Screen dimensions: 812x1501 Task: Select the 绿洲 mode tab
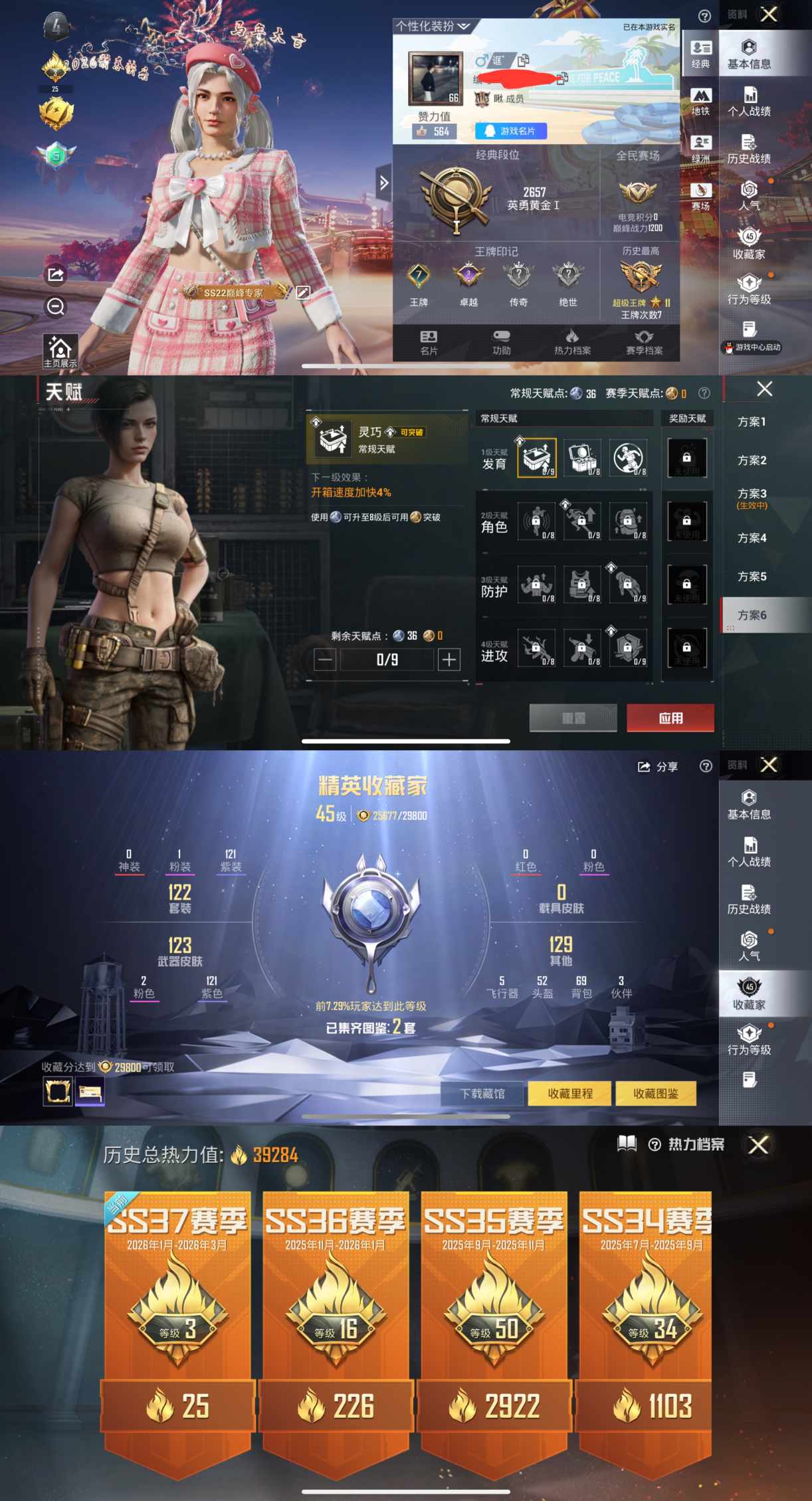tap(700, 149)
